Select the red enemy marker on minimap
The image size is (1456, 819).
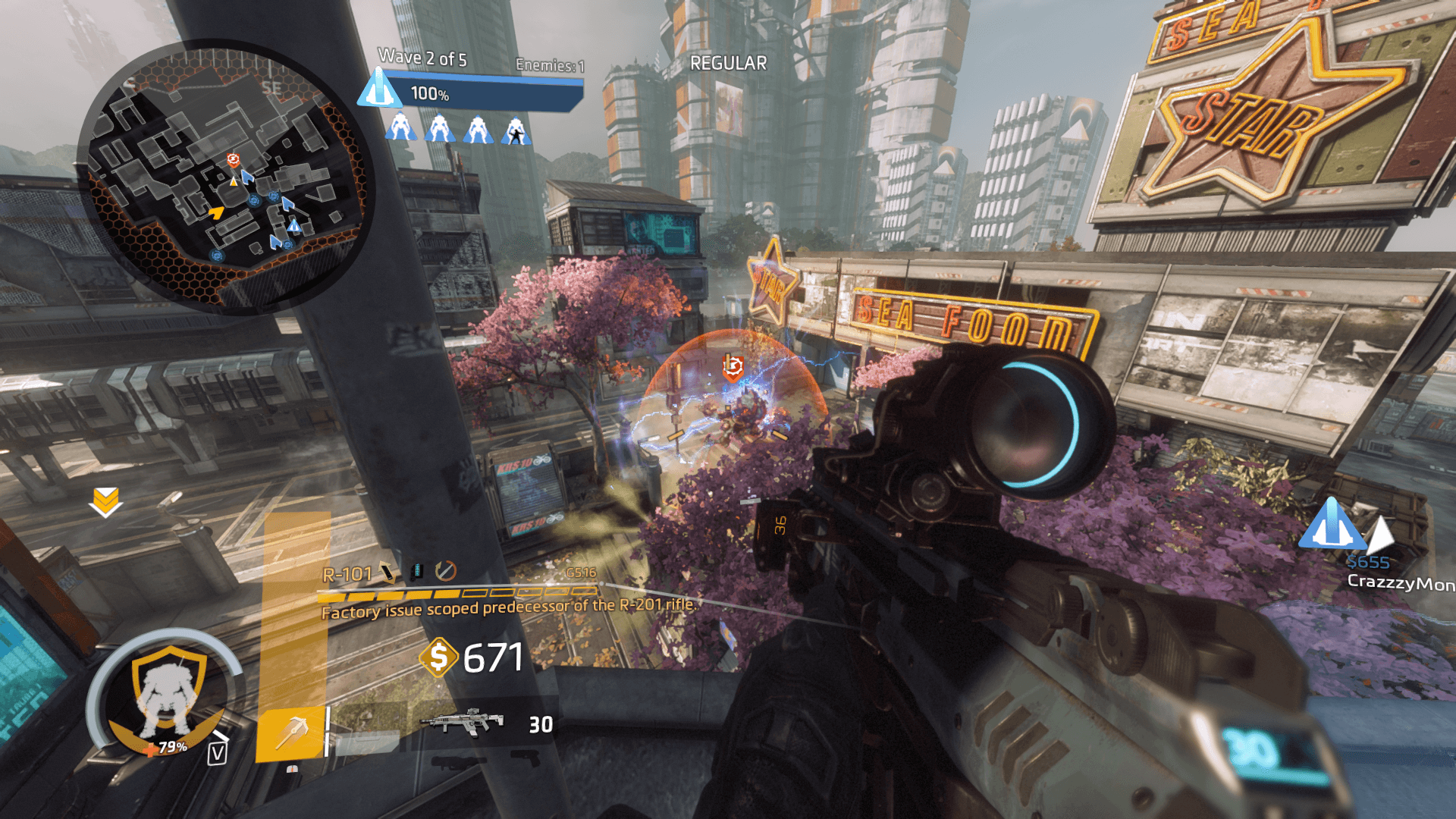[234, 160]
